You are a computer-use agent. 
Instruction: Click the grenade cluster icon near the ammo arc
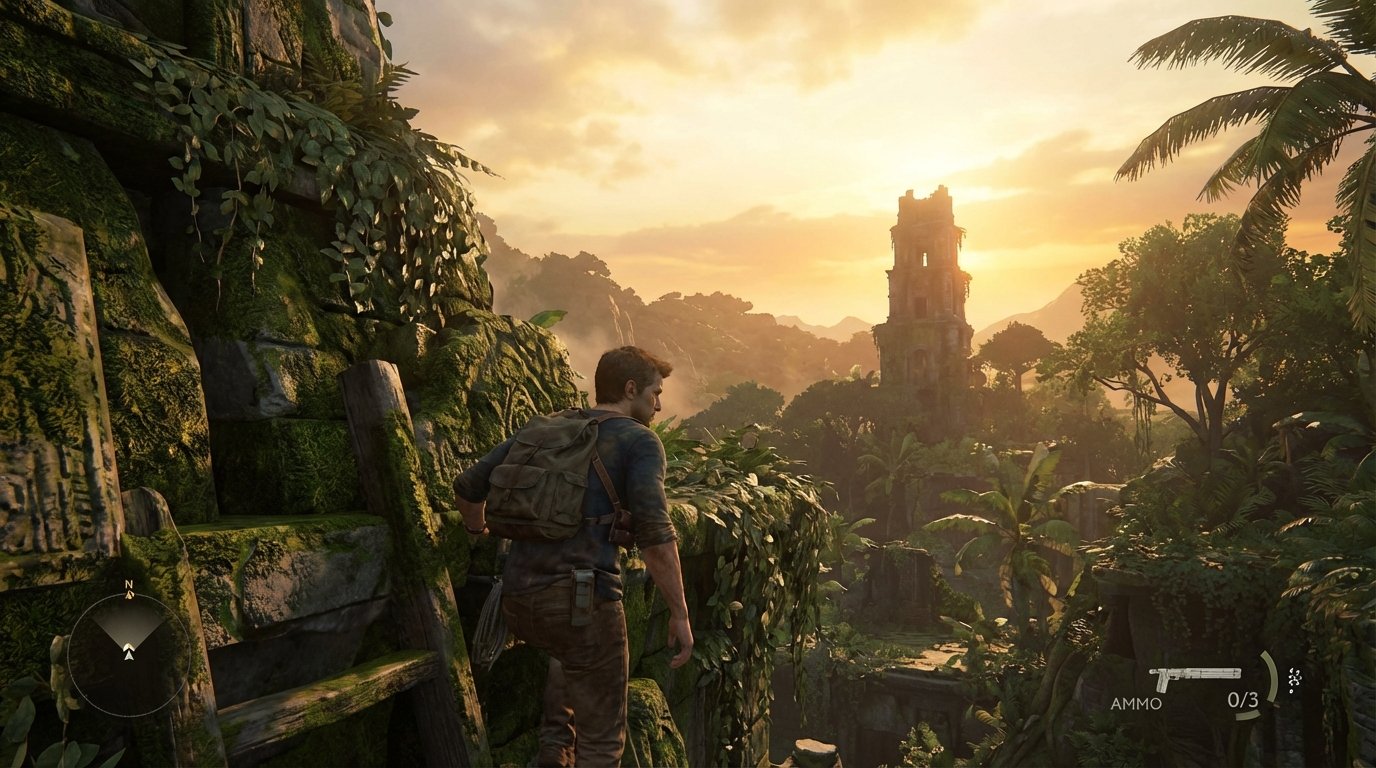[1293, 680]
